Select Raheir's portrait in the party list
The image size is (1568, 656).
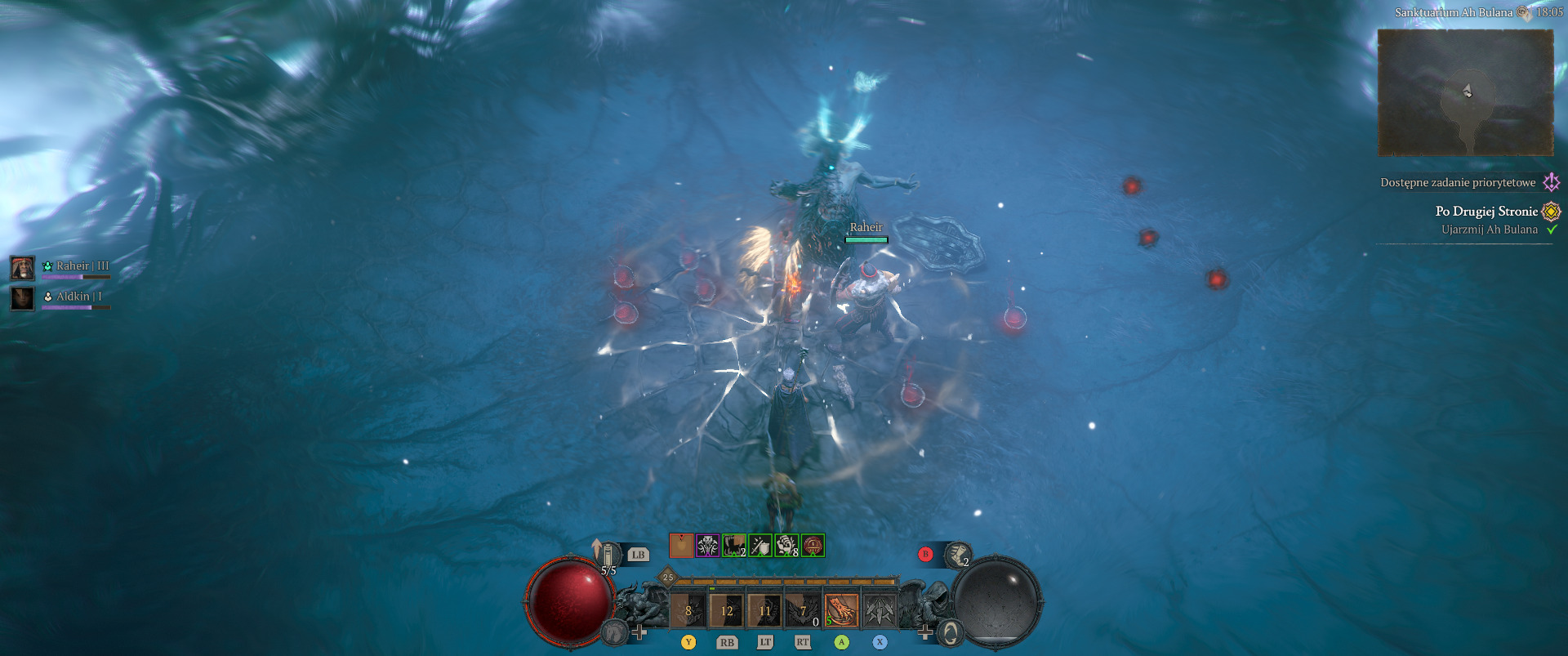point(22,267)
